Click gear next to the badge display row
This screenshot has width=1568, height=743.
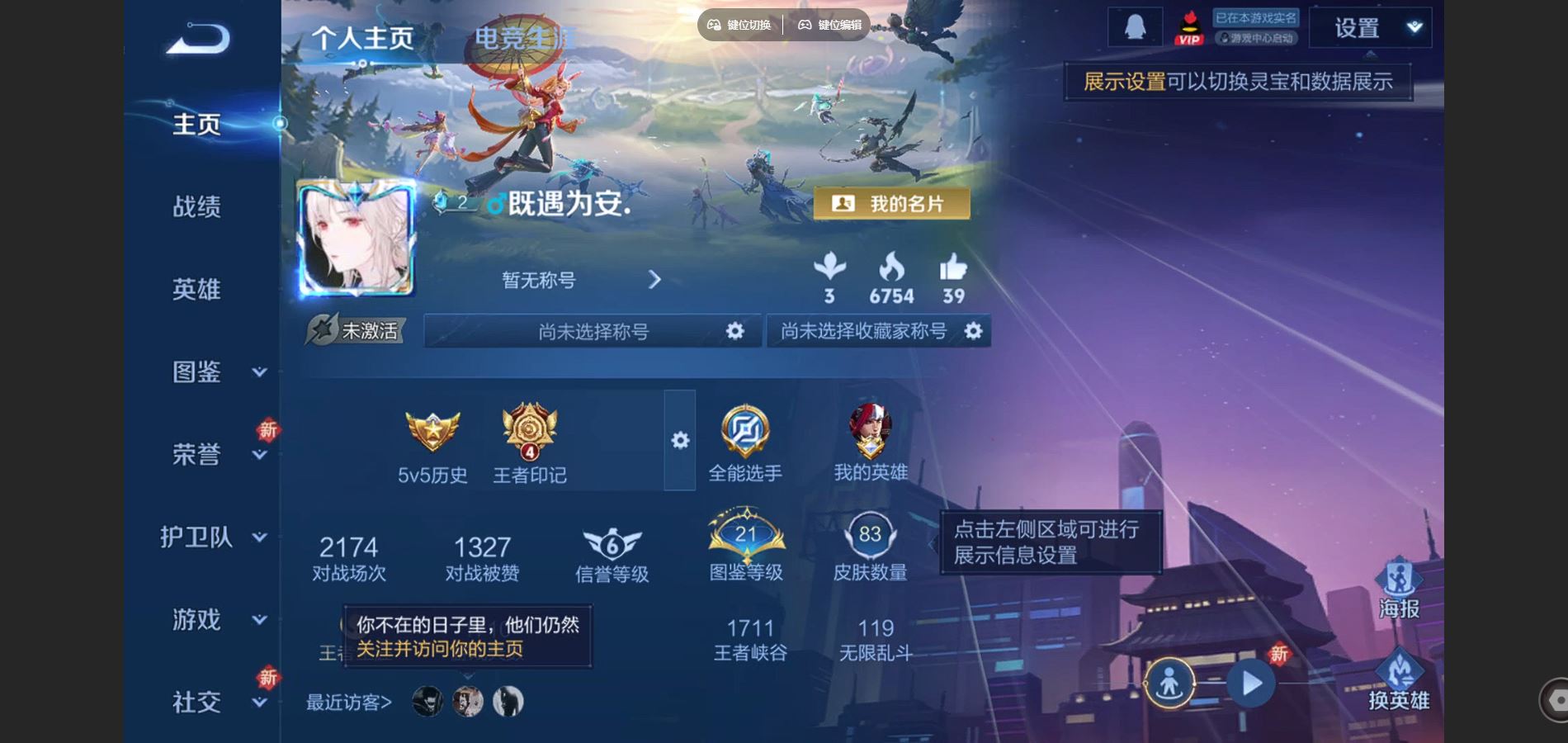coord(679,442)
